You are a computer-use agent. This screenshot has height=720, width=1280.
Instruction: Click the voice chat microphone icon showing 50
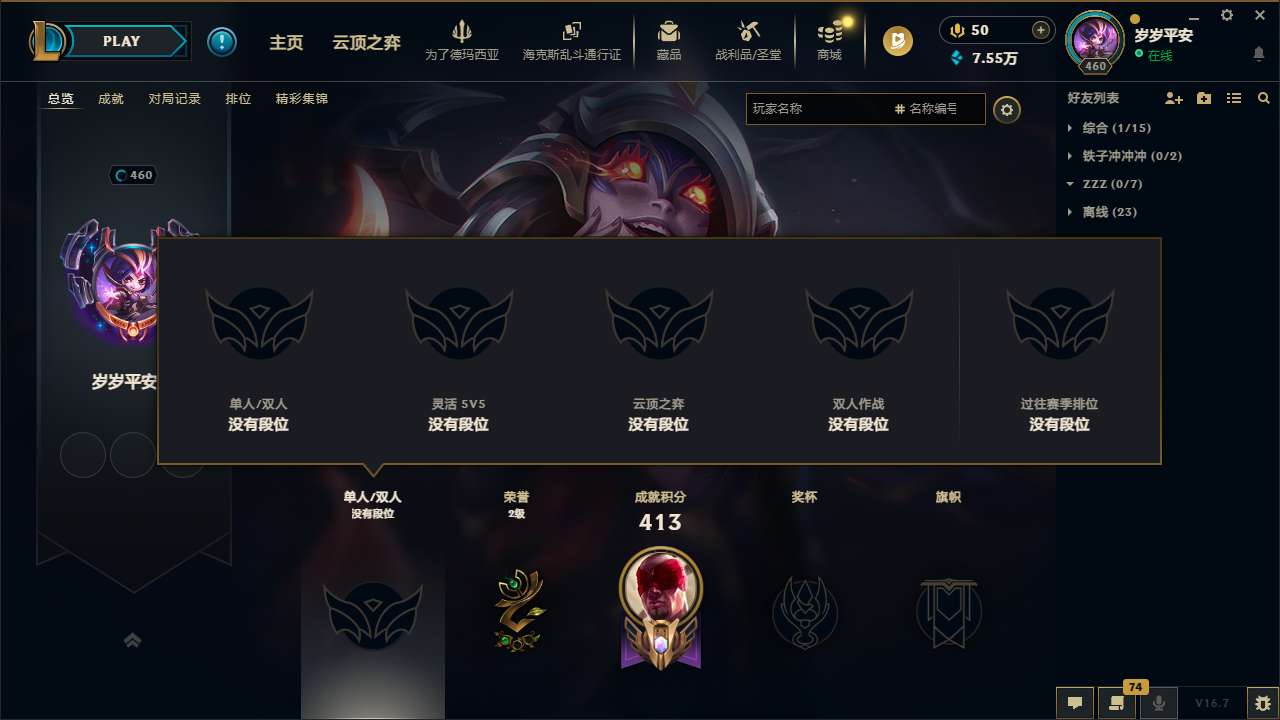pos(956,31)
